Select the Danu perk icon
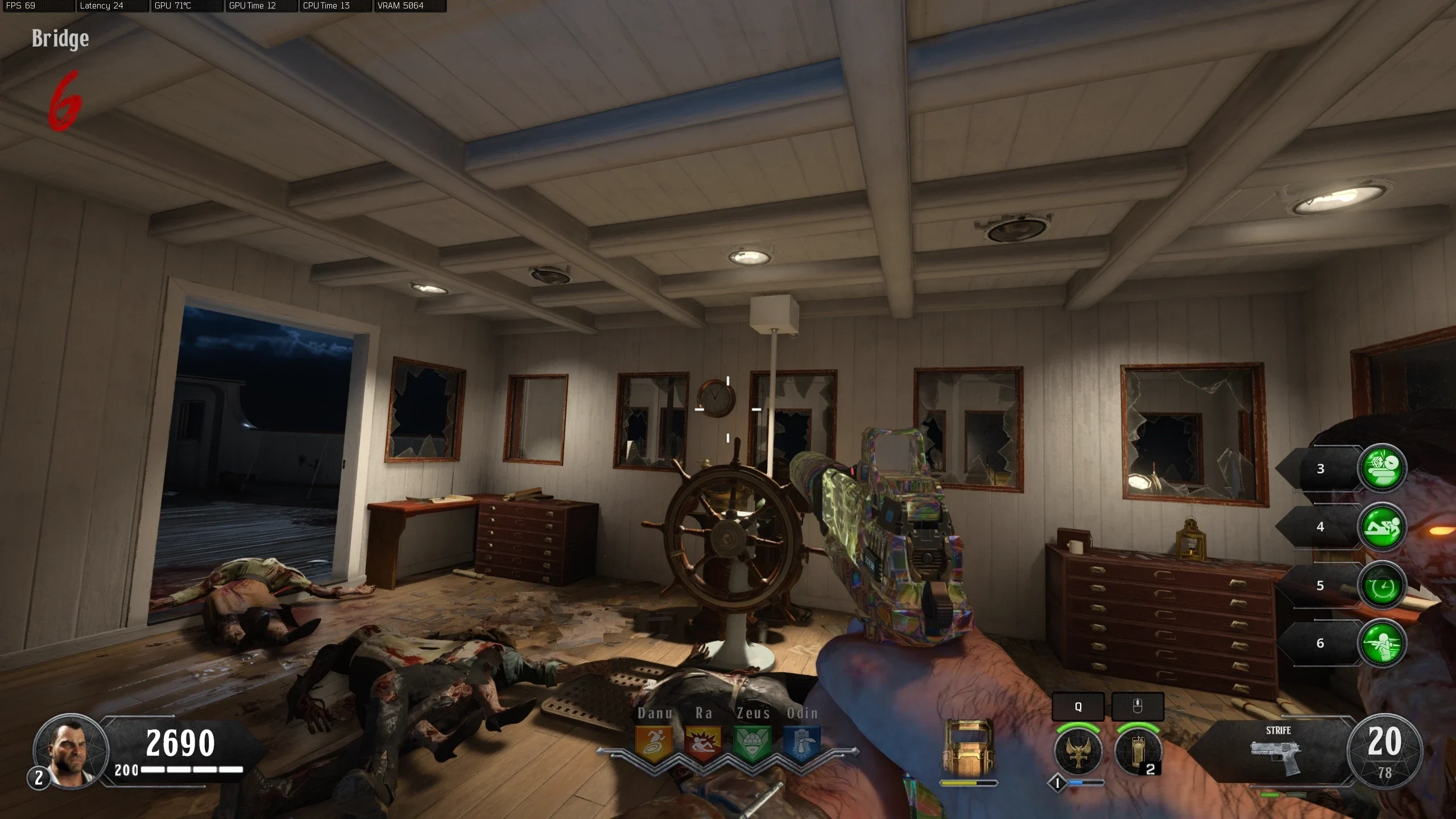The height and width of the screenshot is (819, 1456). tap(654, 743)
